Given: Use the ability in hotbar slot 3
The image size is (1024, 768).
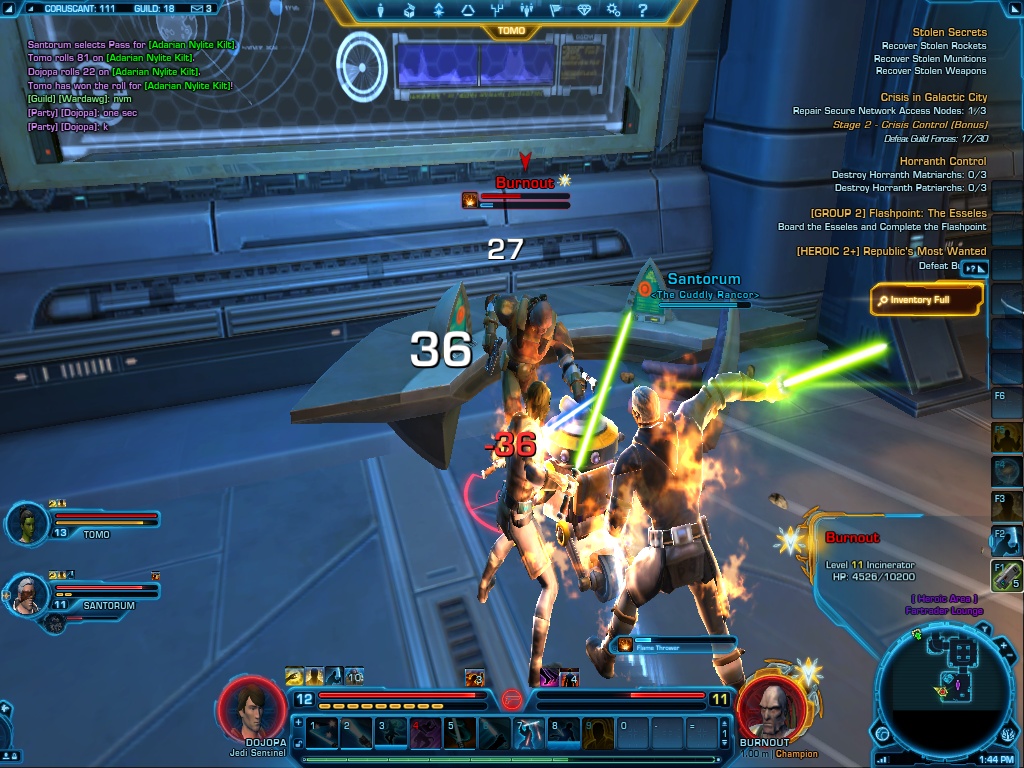Looking at the screenshot, I should 391,733.
